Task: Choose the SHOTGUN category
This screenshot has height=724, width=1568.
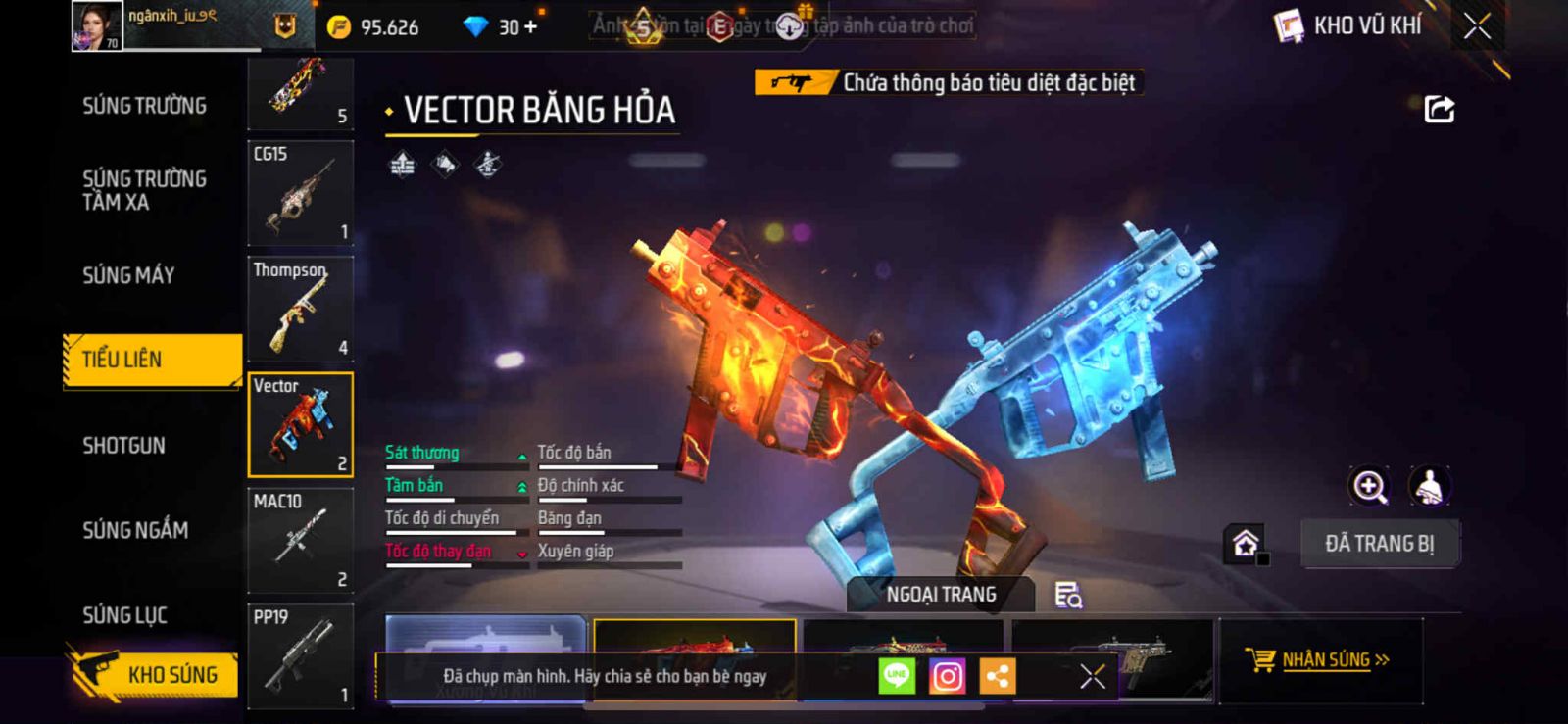Action: tap(123, 446)
